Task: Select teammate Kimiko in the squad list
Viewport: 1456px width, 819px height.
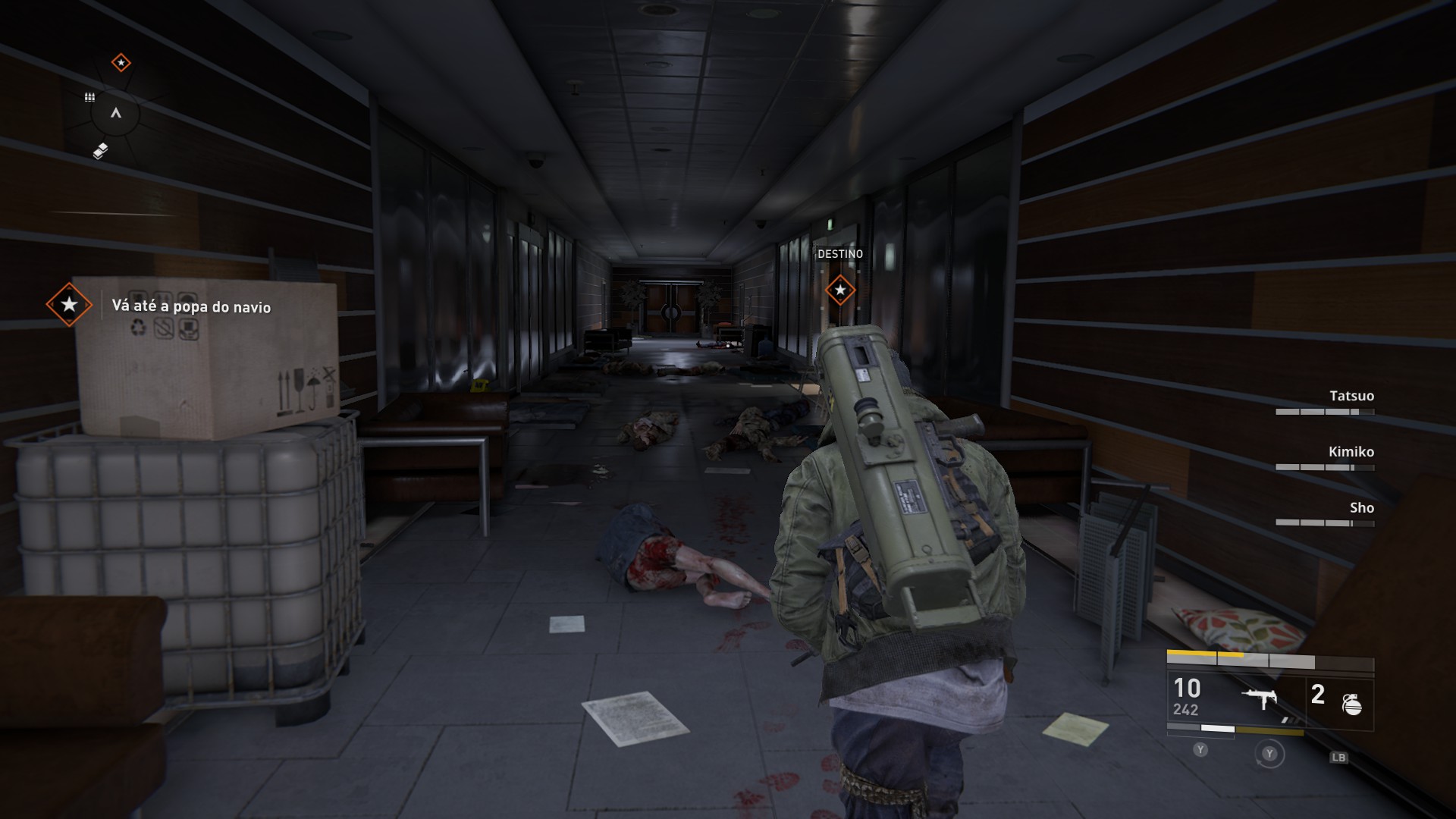Action: 1351,452
